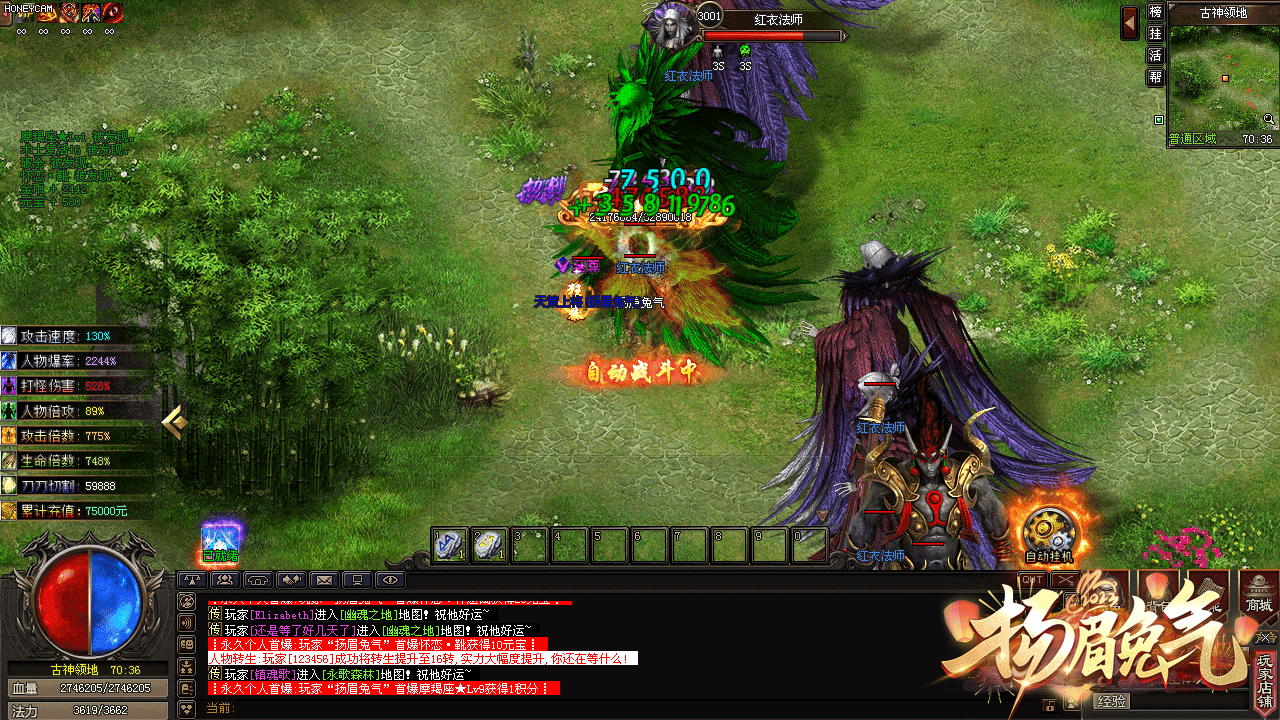
Task: Activate the 已就绪 ready skill icon
Action: 220,538
